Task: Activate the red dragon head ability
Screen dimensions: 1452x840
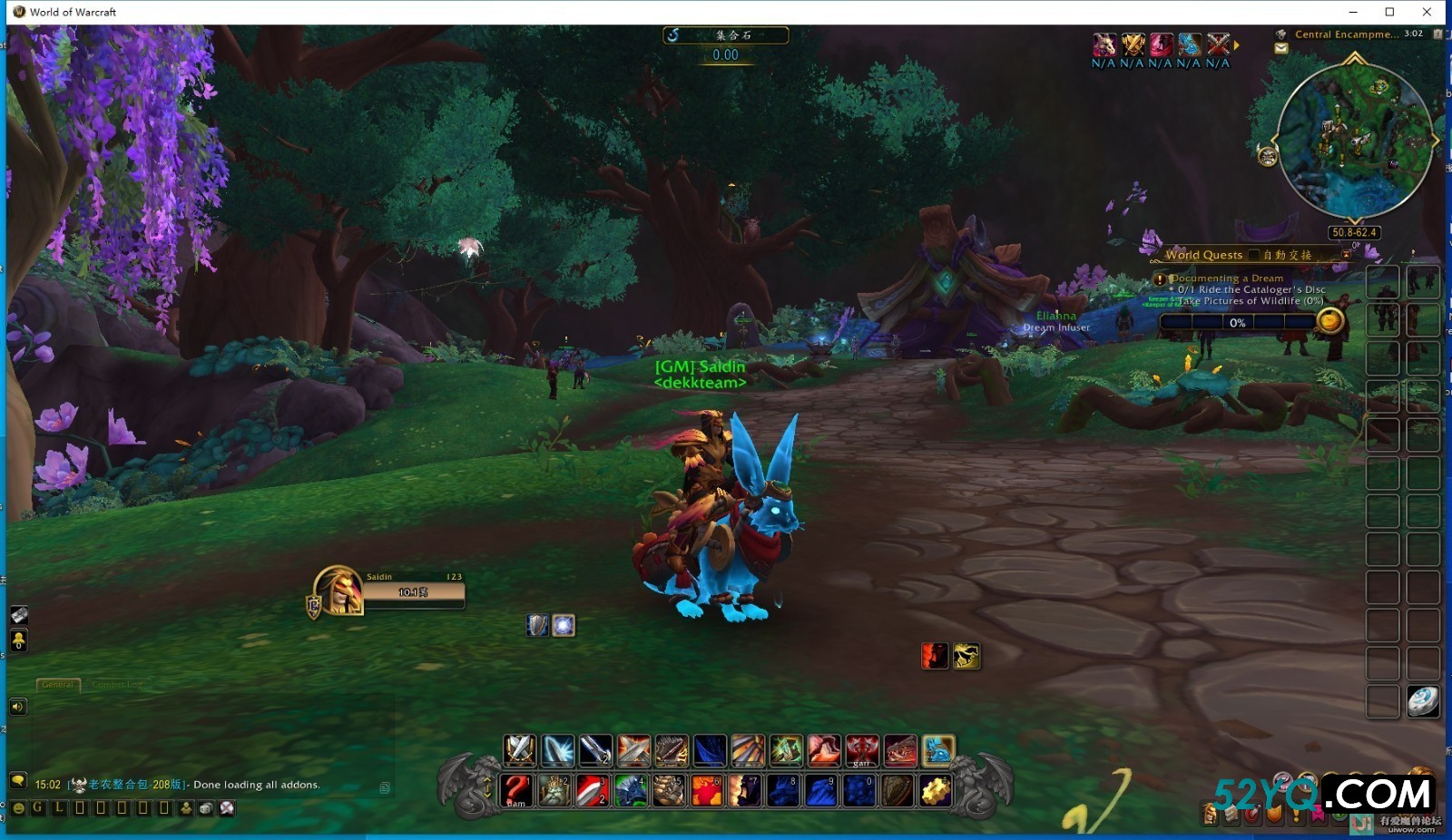Action: 900,751
